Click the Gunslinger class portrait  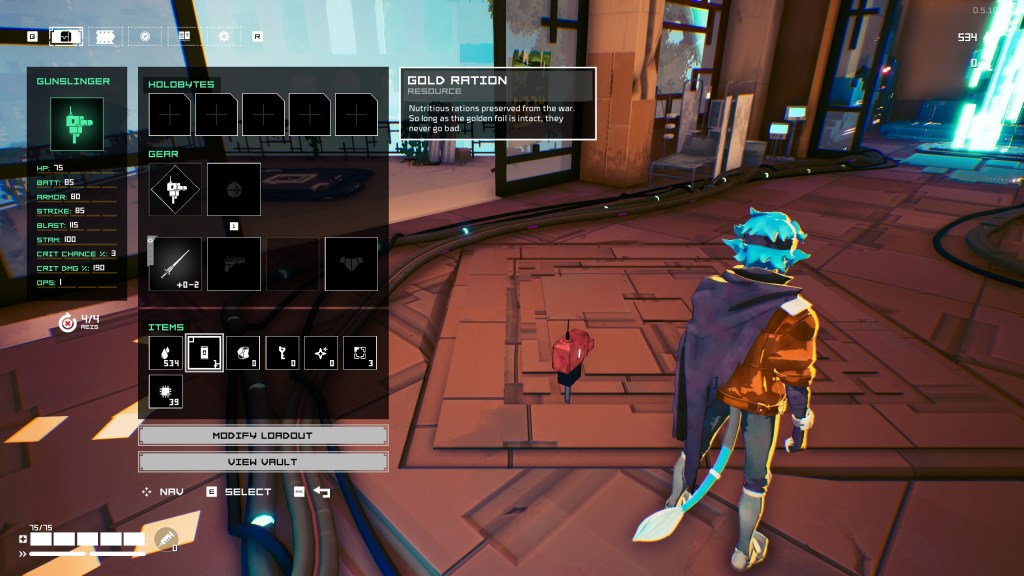pos(77,124)
